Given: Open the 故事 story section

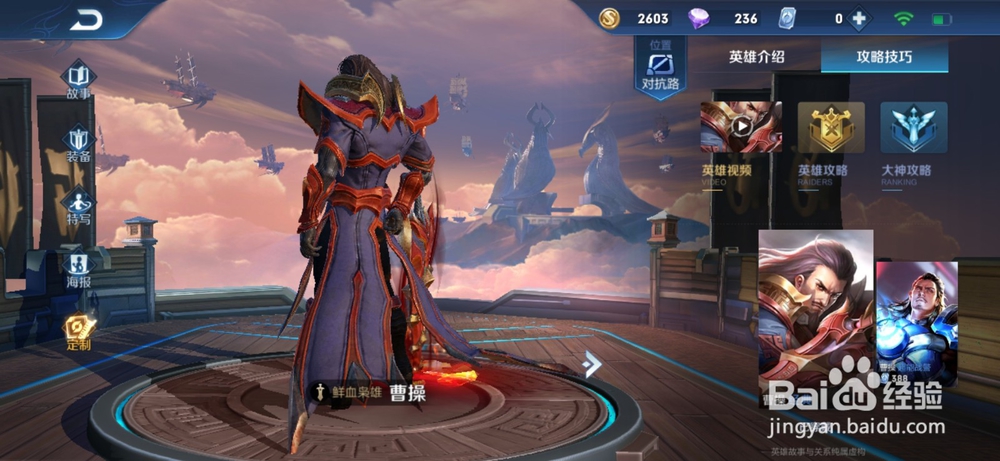Looking at the screenshot, I should coord(79,80).
